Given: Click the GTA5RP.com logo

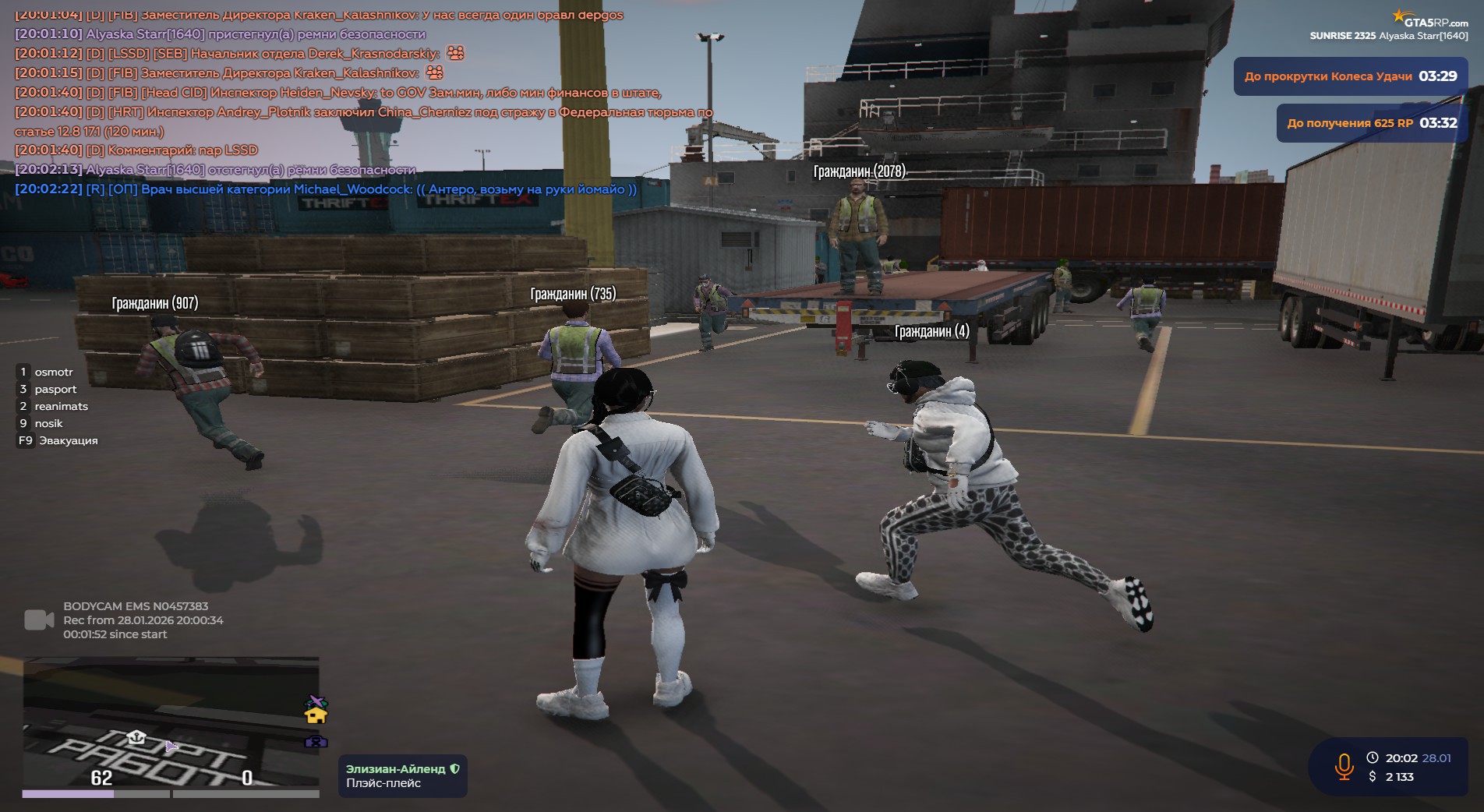Looking at the screenshot, I should (1430, 19).
